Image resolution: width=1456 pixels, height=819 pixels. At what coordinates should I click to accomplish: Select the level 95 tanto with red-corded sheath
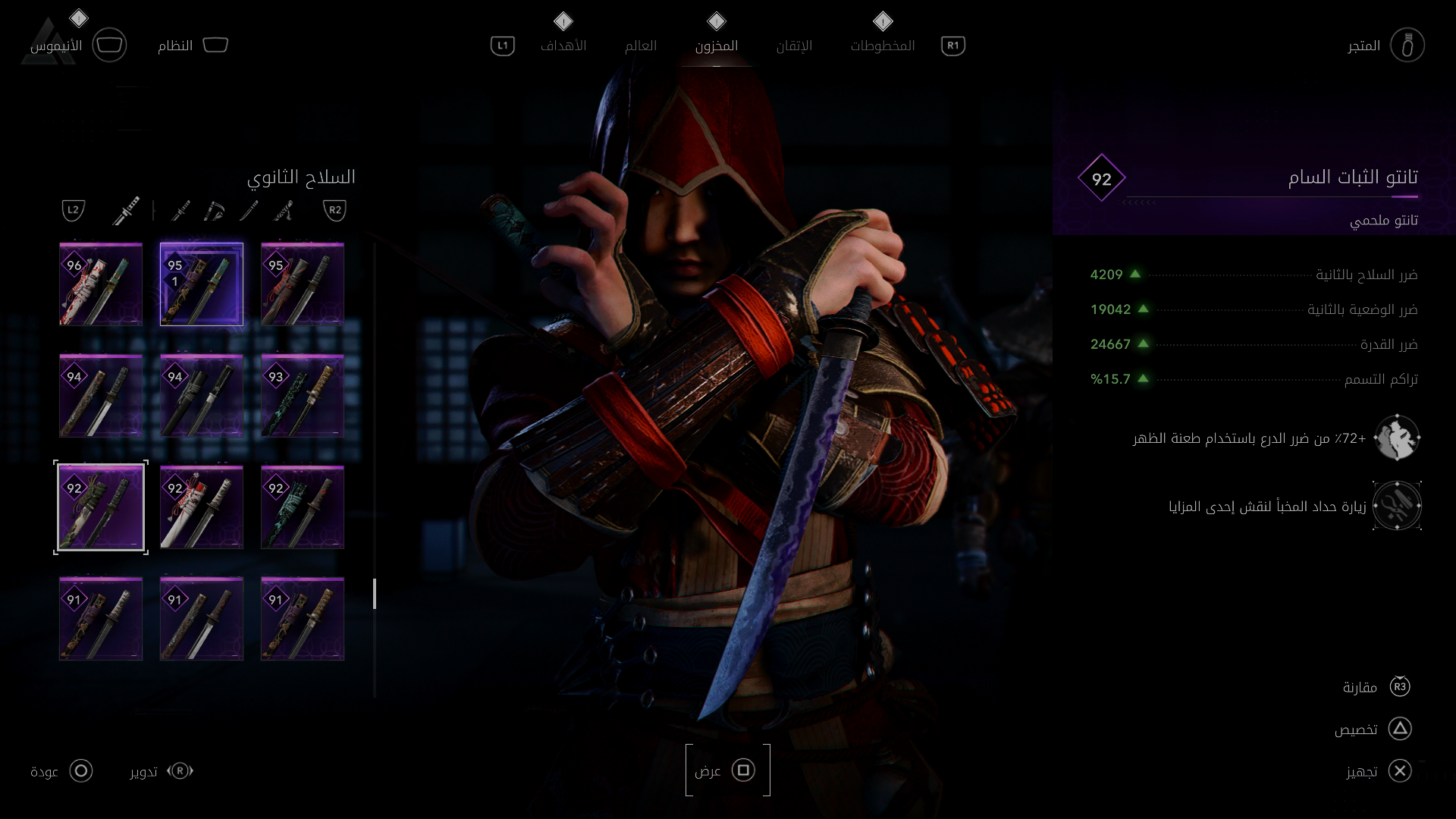[303, 284]
